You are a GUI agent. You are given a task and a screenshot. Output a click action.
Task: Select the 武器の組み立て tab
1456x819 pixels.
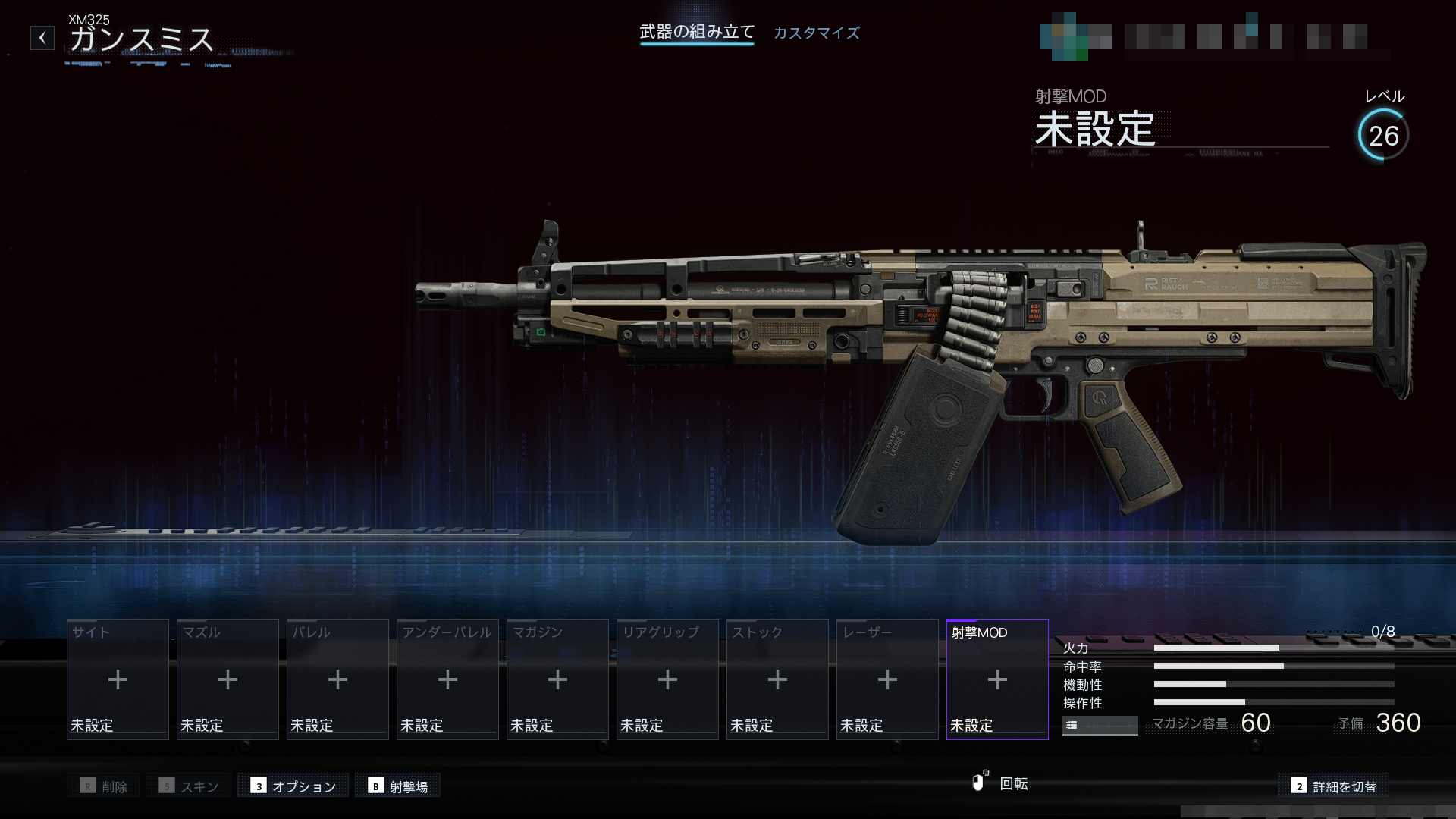point(697,32)
